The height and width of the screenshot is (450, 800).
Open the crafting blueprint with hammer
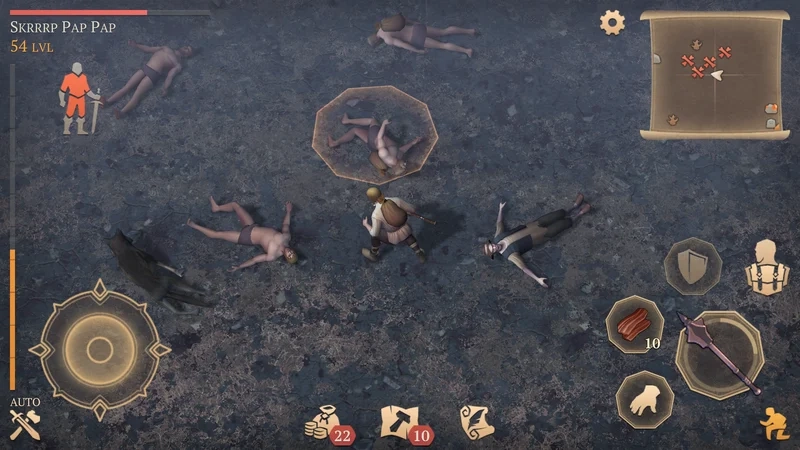[401, 421]
